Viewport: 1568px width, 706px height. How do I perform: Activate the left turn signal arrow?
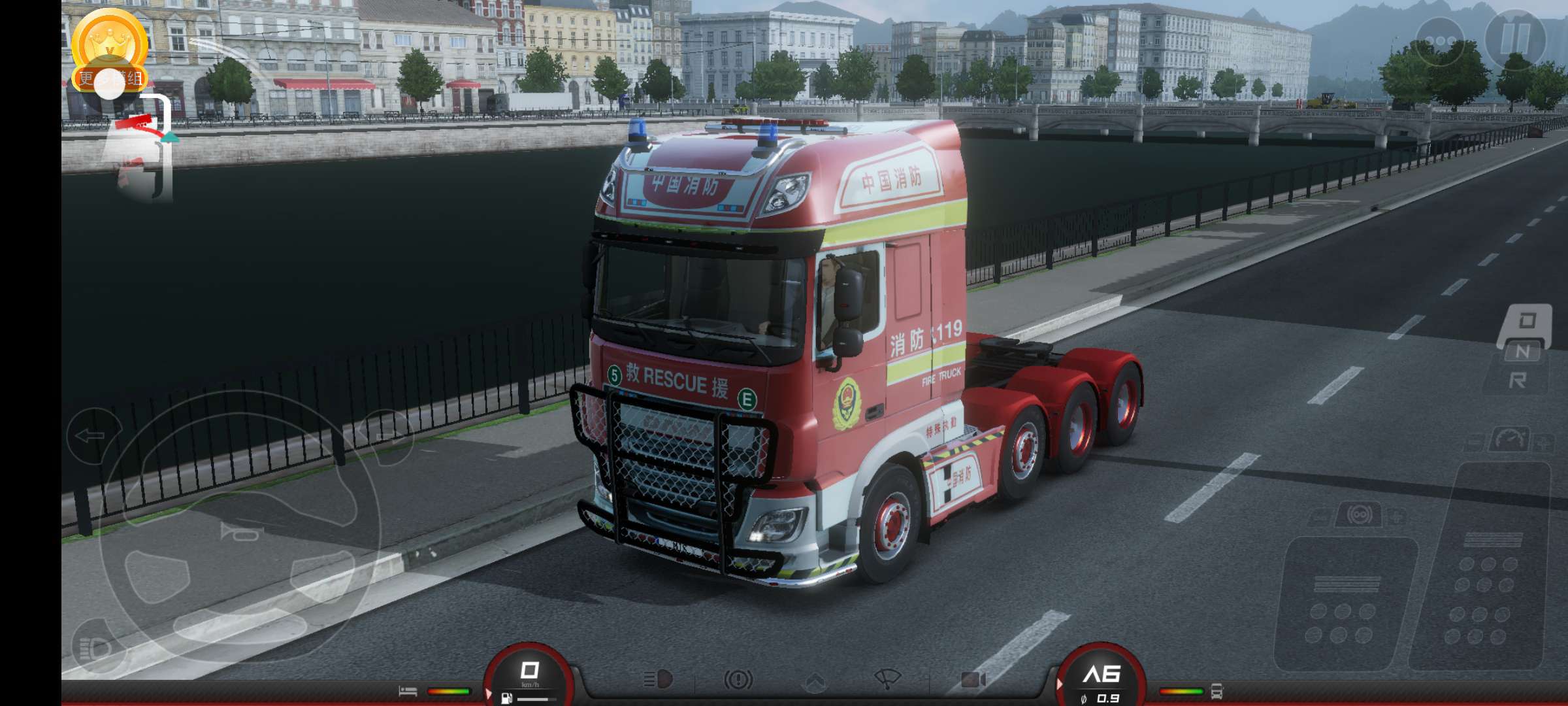click(x=92, y=435)
